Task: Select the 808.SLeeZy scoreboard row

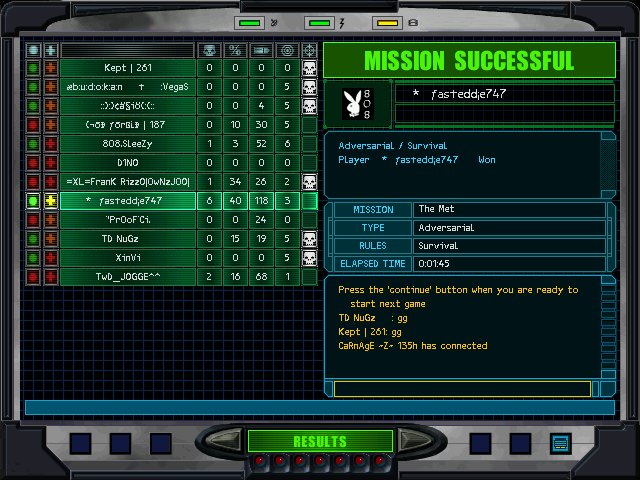Action: [x=128, y=143]
